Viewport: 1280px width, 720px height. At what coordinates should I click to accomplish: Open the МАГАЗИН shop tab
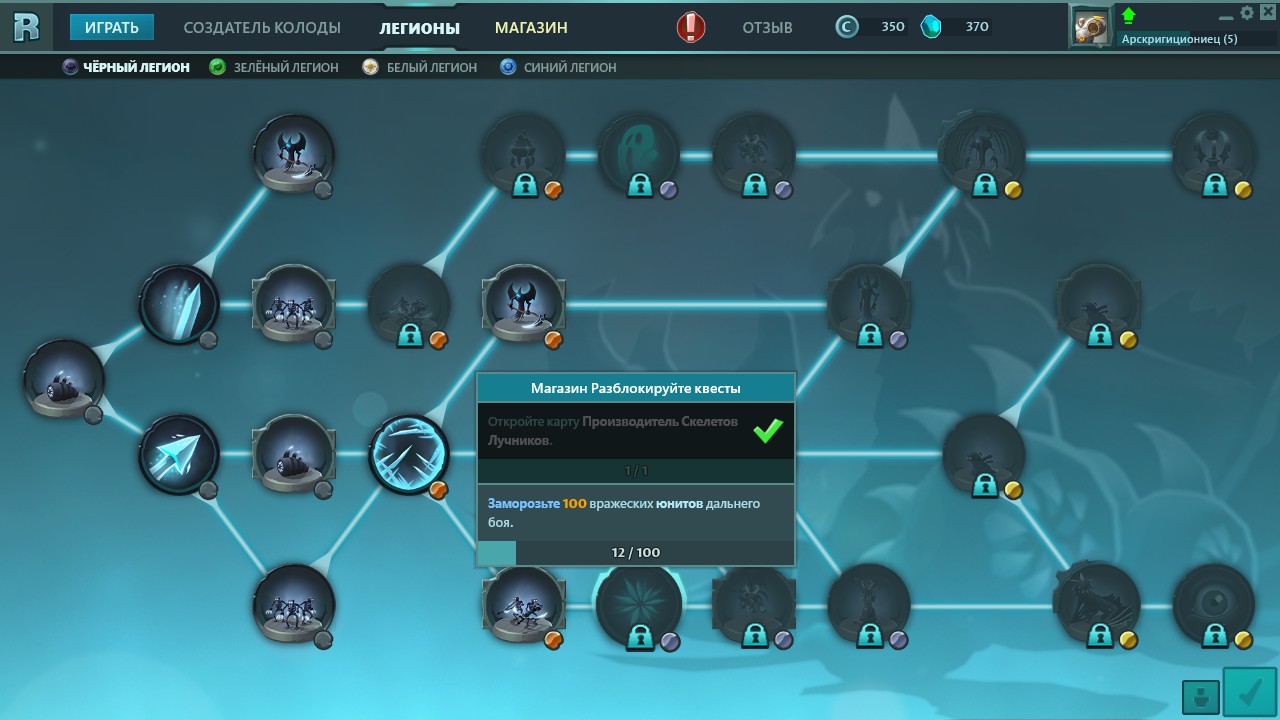[x=531, y=27]
